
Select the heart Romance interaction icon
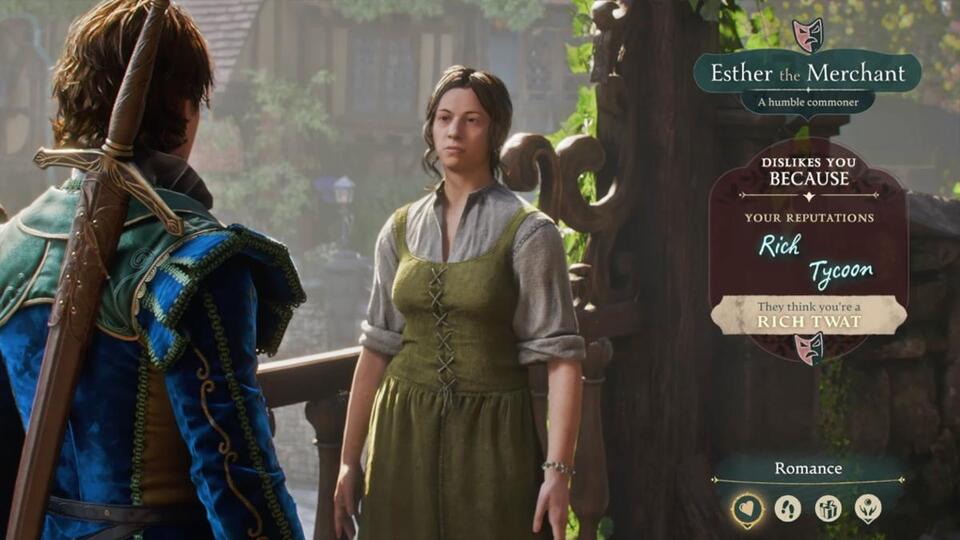(747, 509)
